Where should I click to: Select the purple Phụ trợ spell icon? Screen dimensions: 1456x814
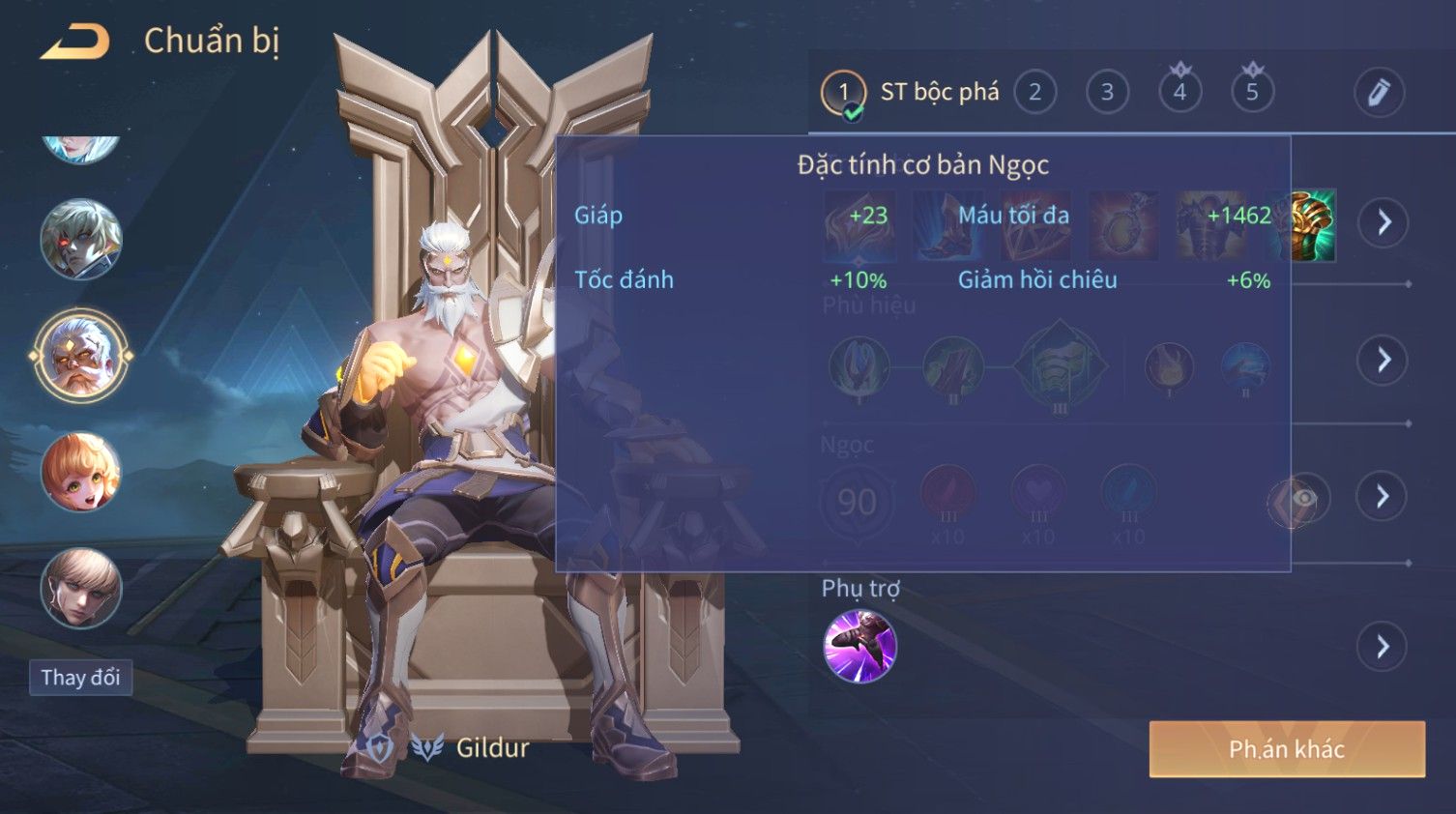pos(859,646)
